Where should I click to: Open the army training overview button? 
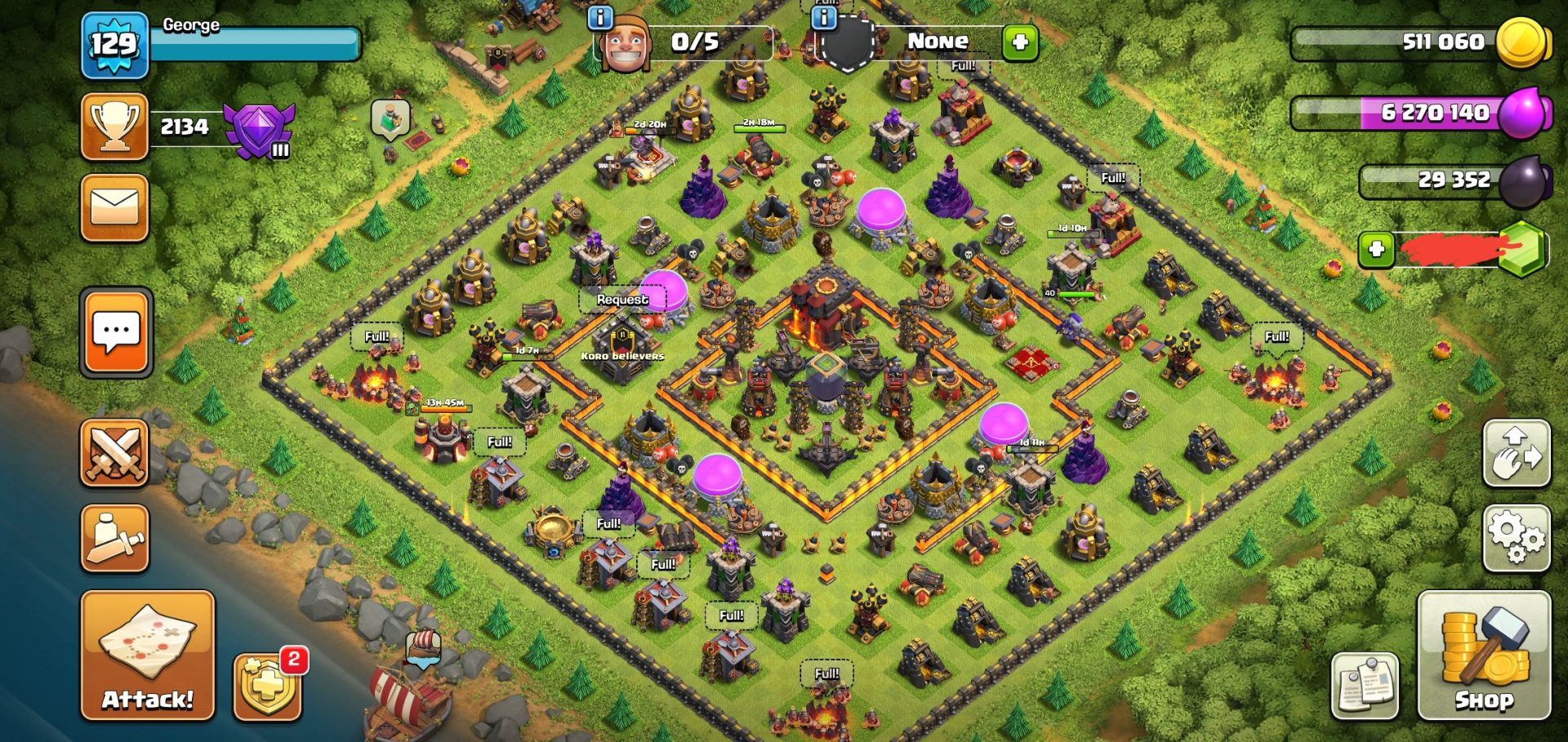(x=115, y=538)
